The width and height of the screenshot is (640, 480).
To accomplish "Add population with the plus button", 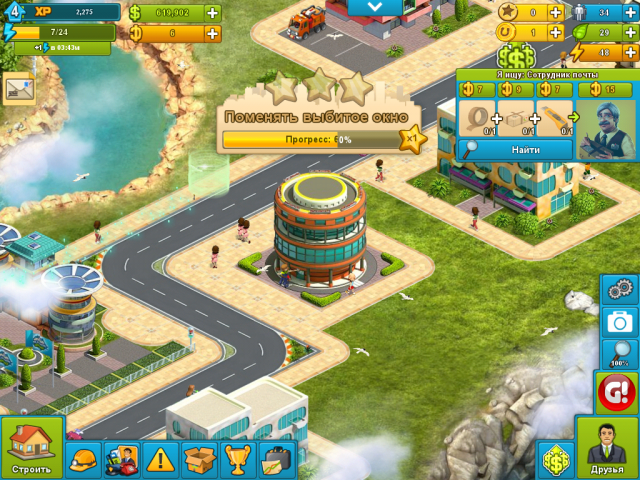I will (x=630, y=13).
